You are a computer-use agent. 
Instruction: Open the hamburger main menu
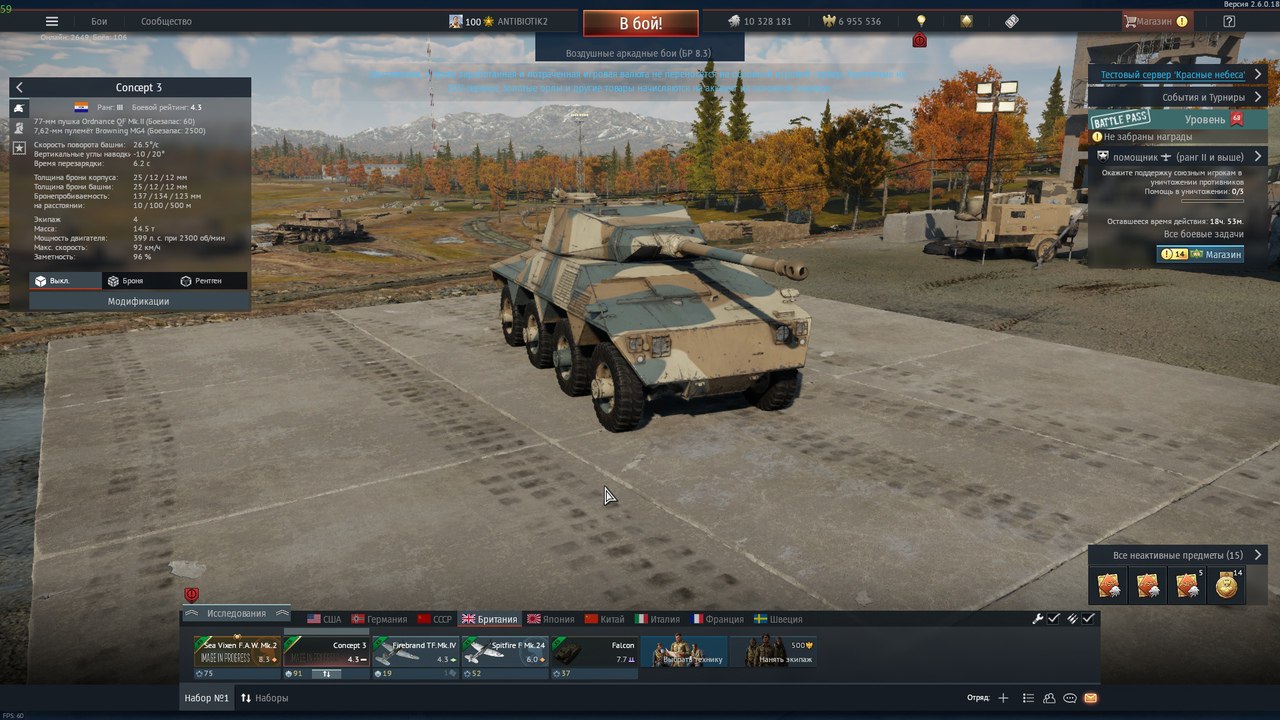pos(52,21)
